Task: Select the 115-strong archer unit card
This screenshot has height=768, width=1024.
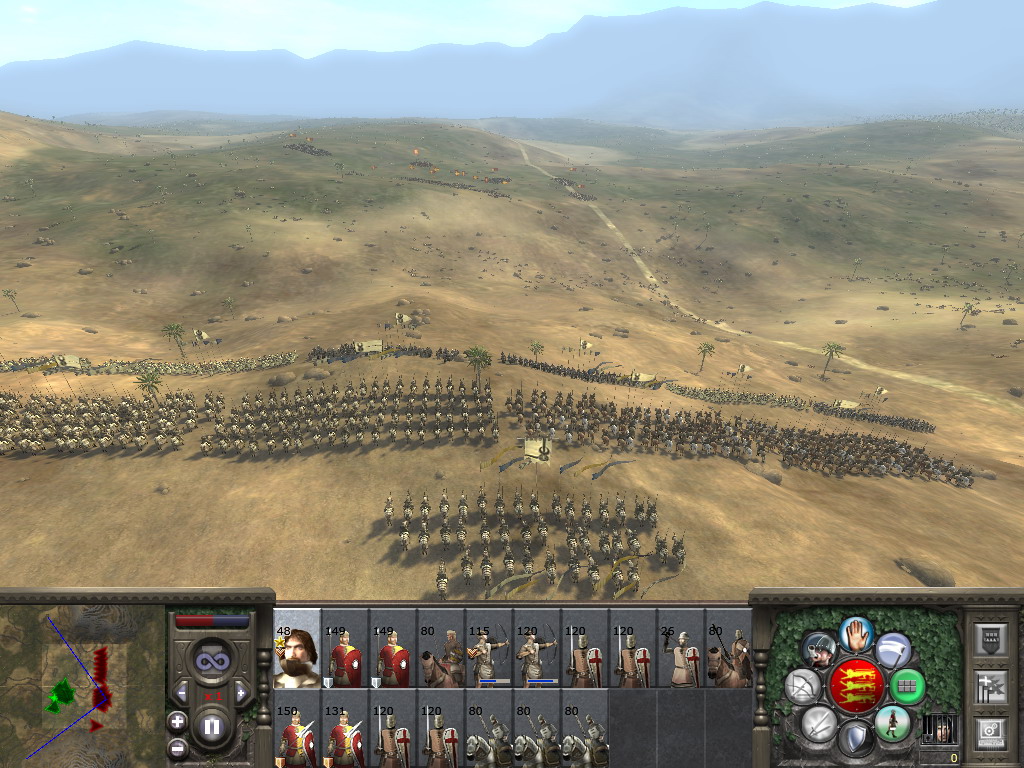Action: pos(489,649)
